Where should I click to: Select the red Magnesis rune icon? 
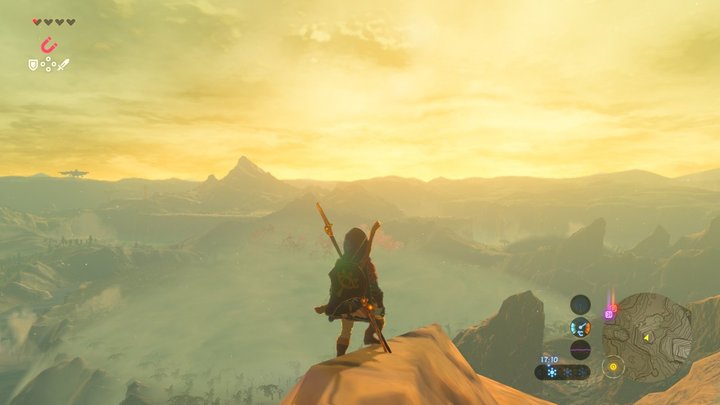click(47, 44)
